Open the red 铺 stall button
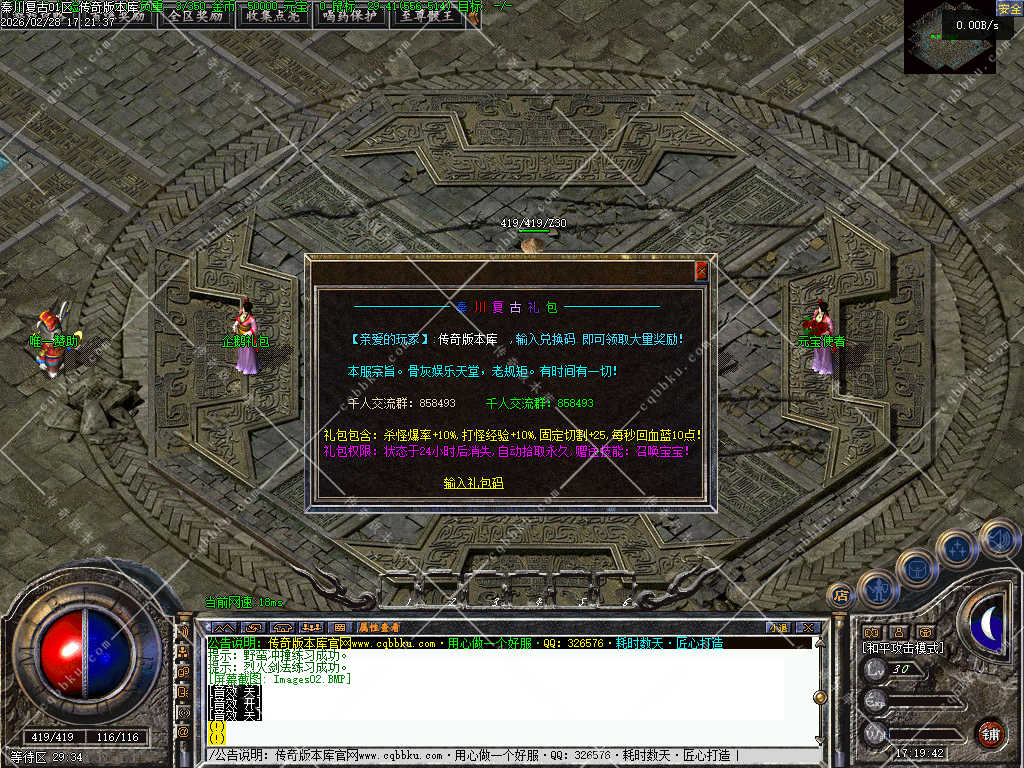The width and height of the screenshot is (1024, 768). (990, 733)
